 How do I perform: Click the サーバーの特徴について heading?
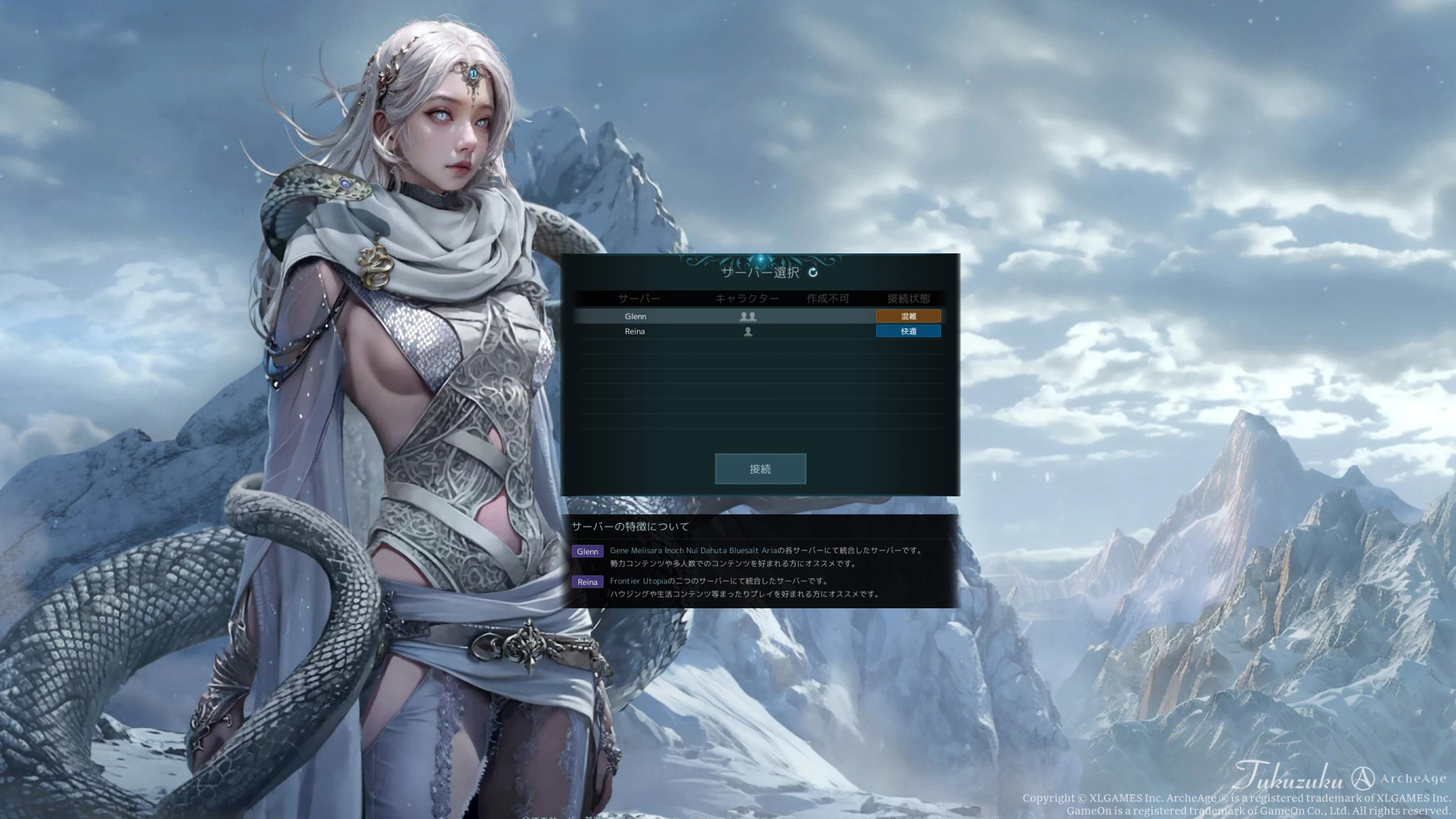629,526
